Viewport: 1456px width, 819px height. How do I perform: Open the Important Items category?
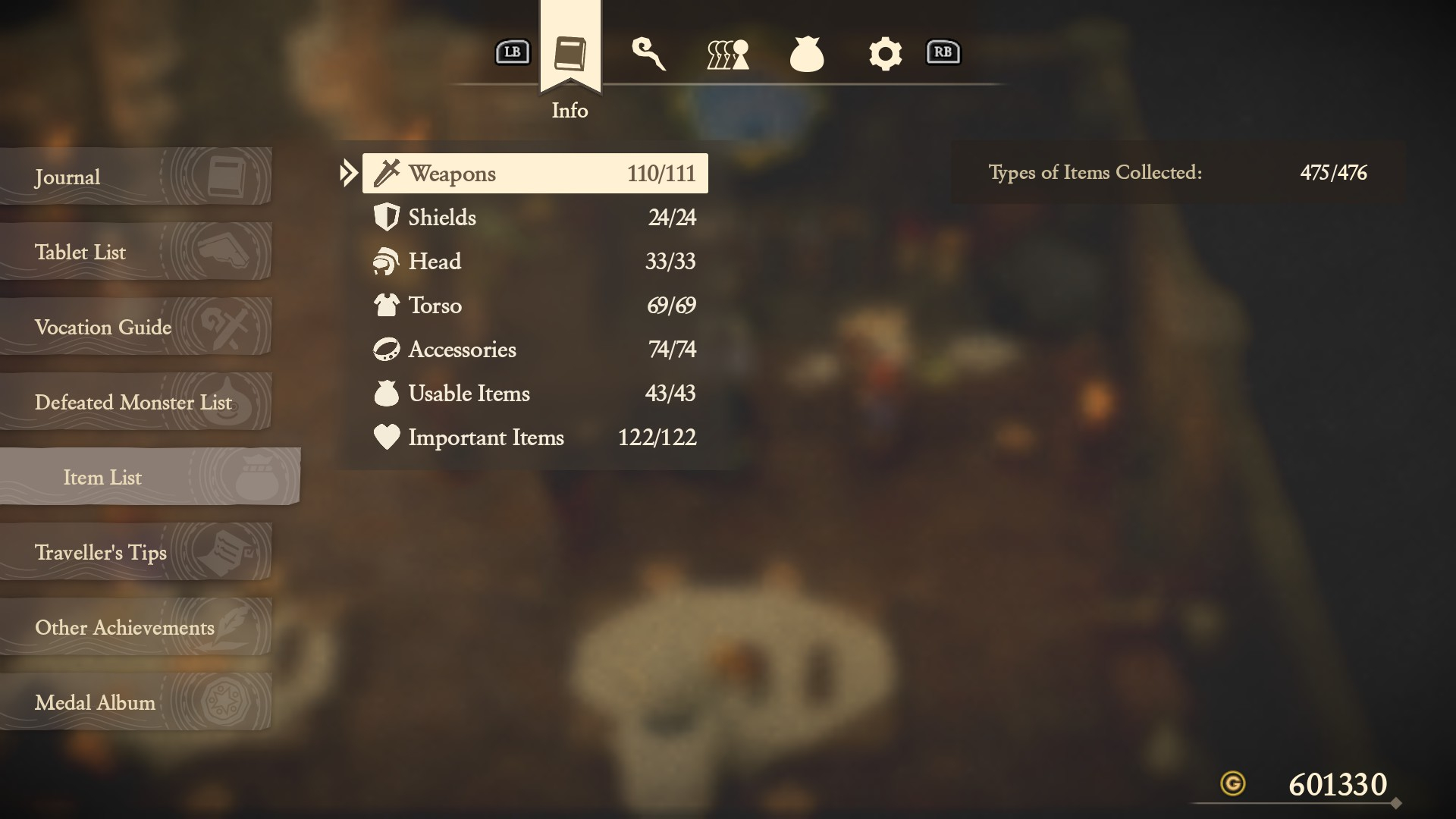[535, 438]
